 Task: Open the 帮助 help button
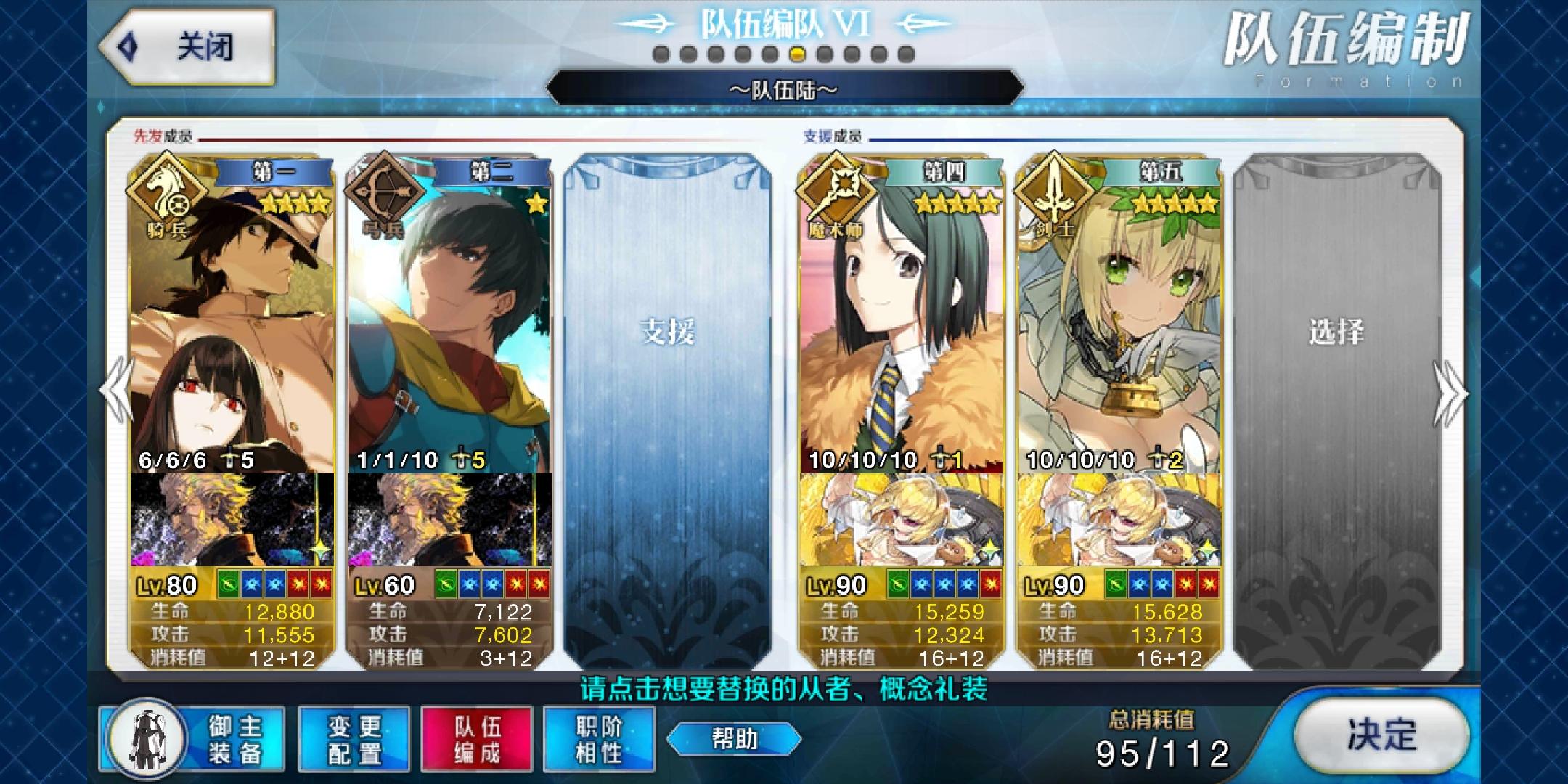tap(734, 739)
